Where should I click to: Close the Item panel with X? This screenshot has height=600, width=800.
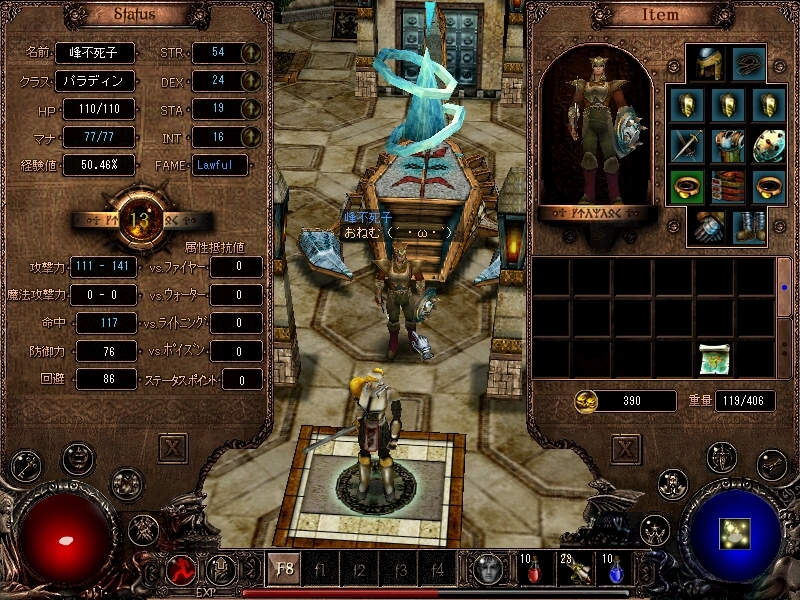tap(627, 447)
